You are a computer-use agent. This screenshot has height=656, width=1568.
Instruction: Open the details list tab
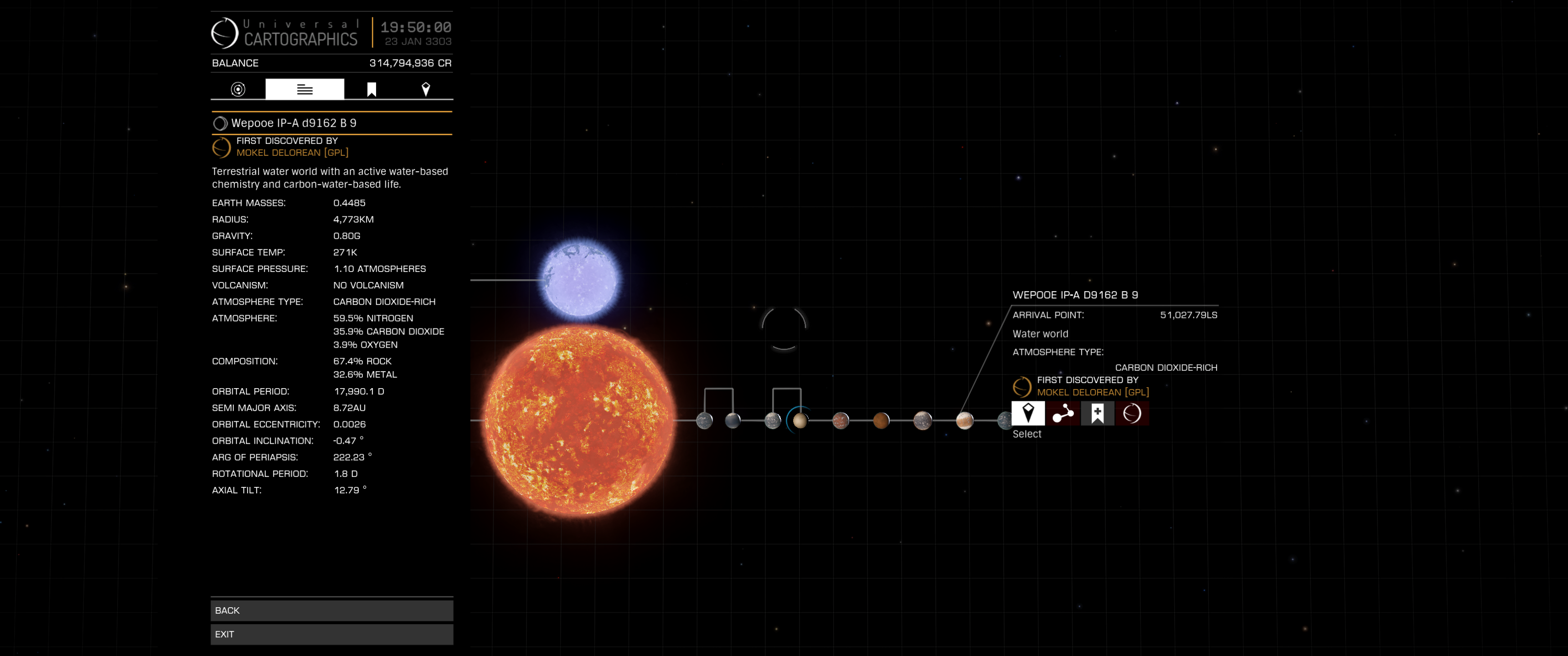coord(304,89)
